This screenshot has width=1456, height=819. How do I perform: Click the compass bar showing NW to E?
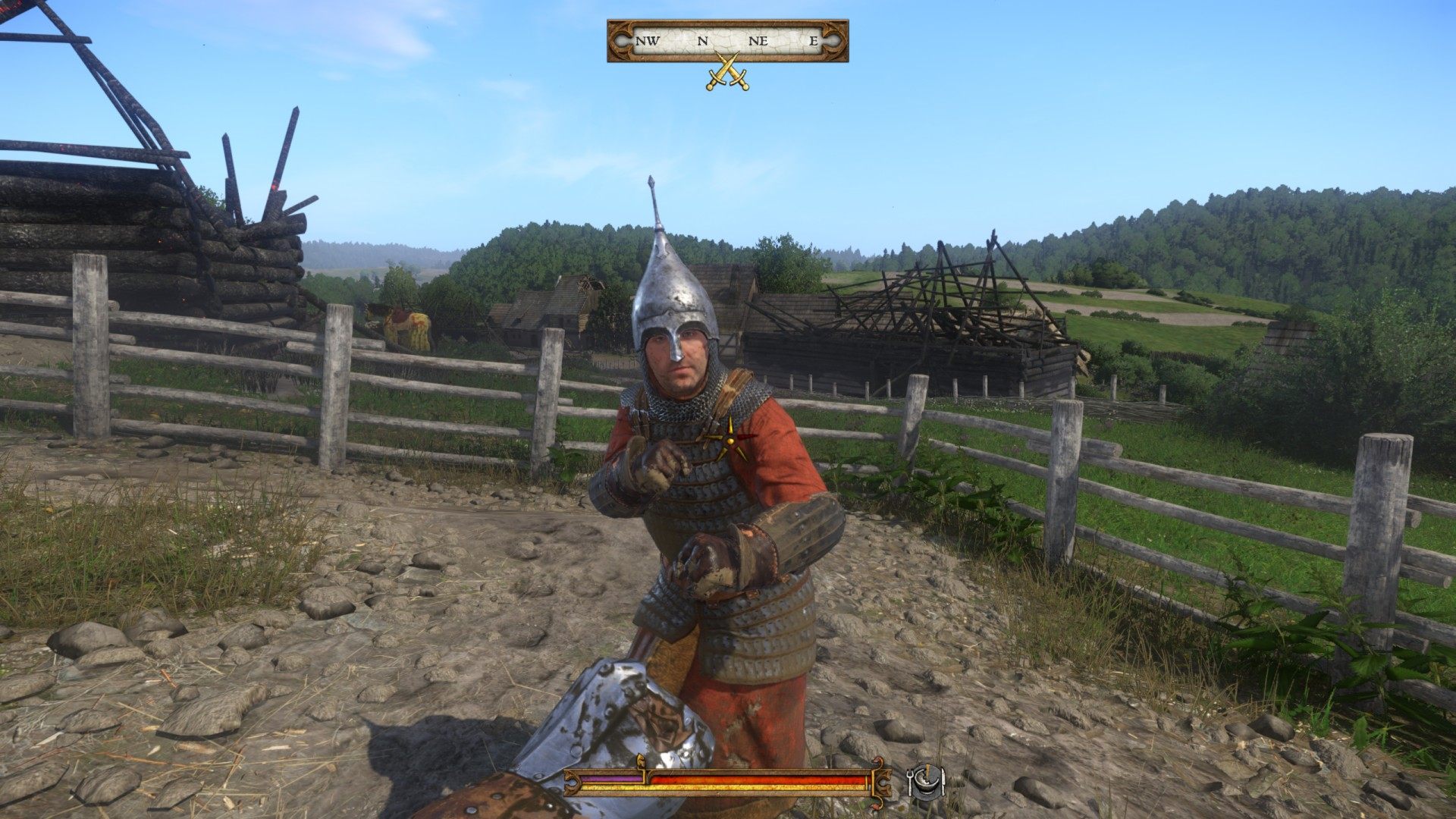[727, 41]
